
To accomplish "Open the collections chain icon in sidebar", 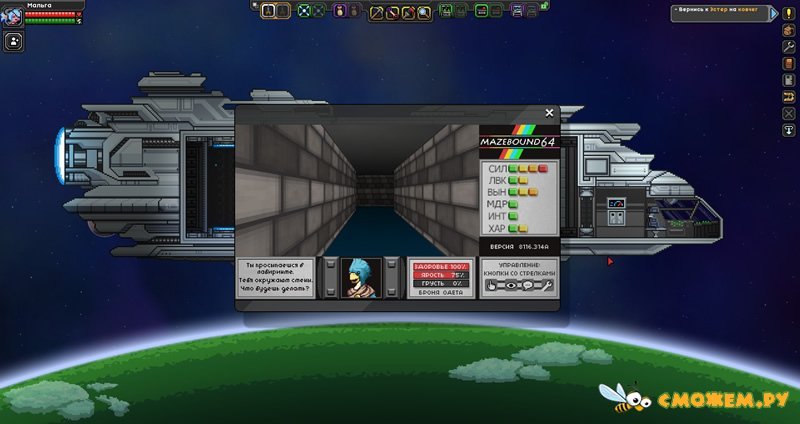I will (788, 96).
